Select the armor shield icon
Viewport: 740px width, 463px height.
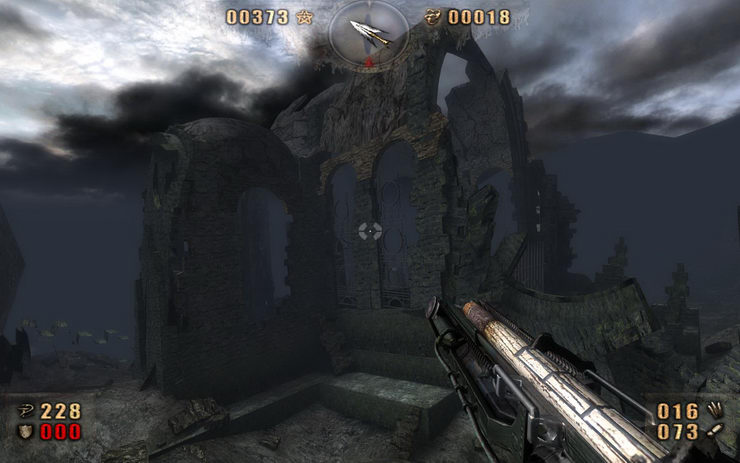[25, 432]
